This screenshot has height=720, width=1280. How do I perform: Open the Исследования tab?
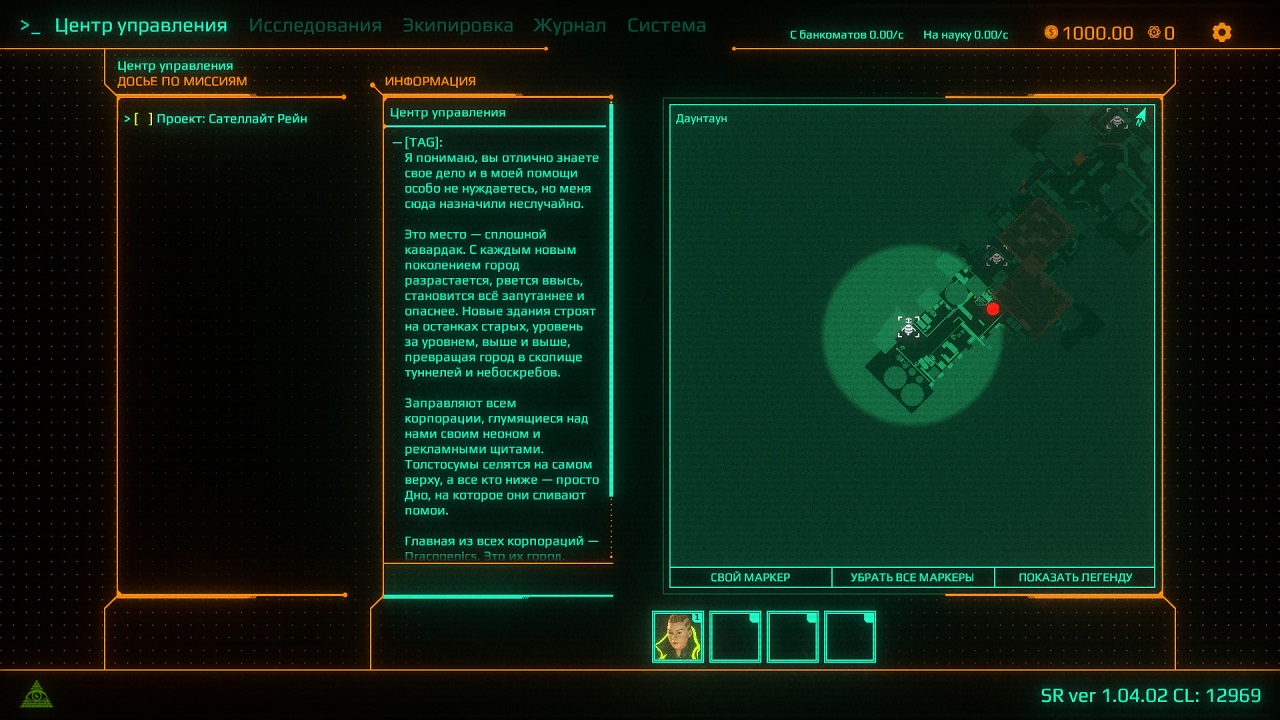(315, 26)
